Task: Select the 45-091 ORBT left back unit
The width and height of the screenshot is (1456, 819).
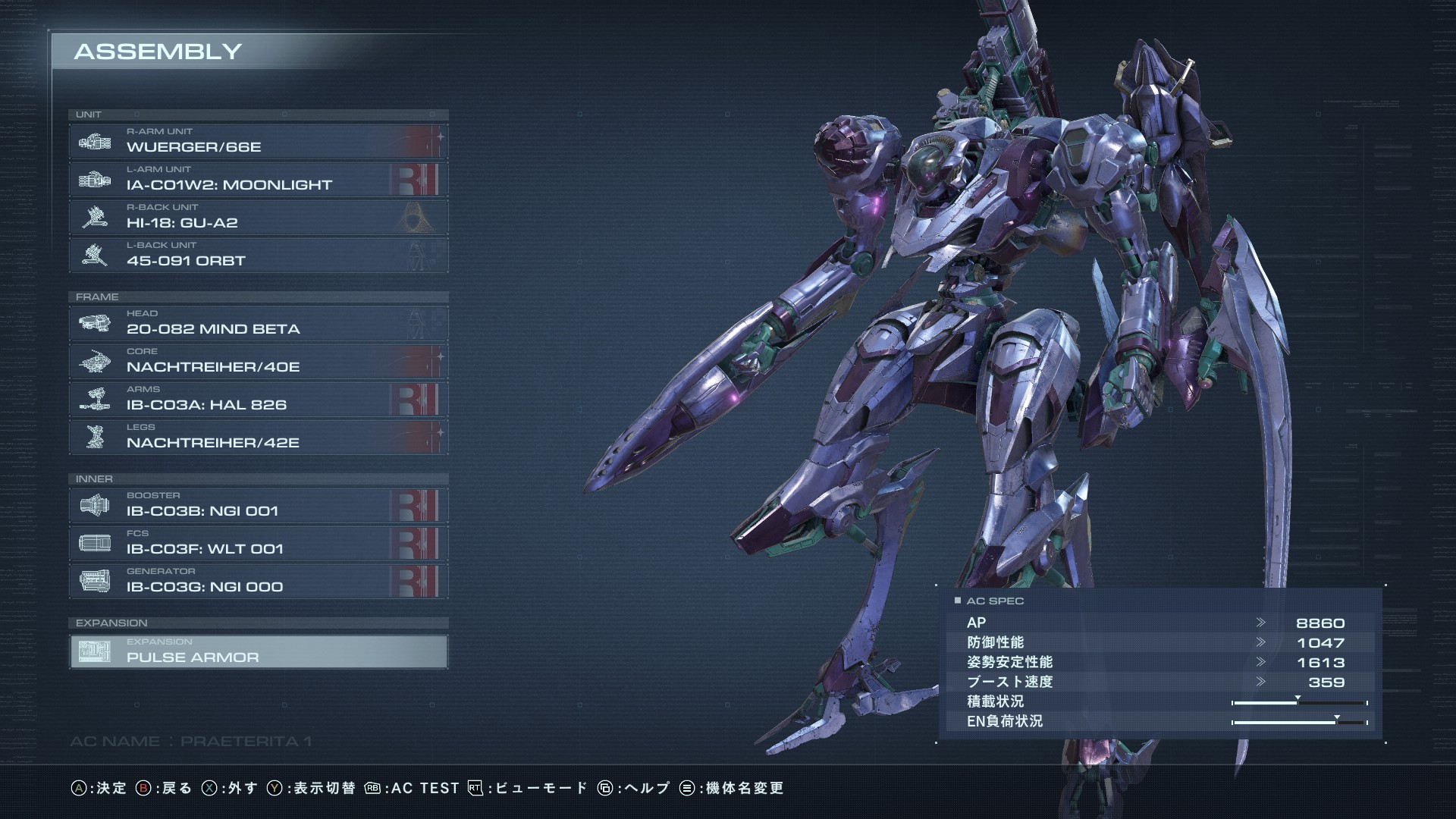Action: (x=258, y=256)
